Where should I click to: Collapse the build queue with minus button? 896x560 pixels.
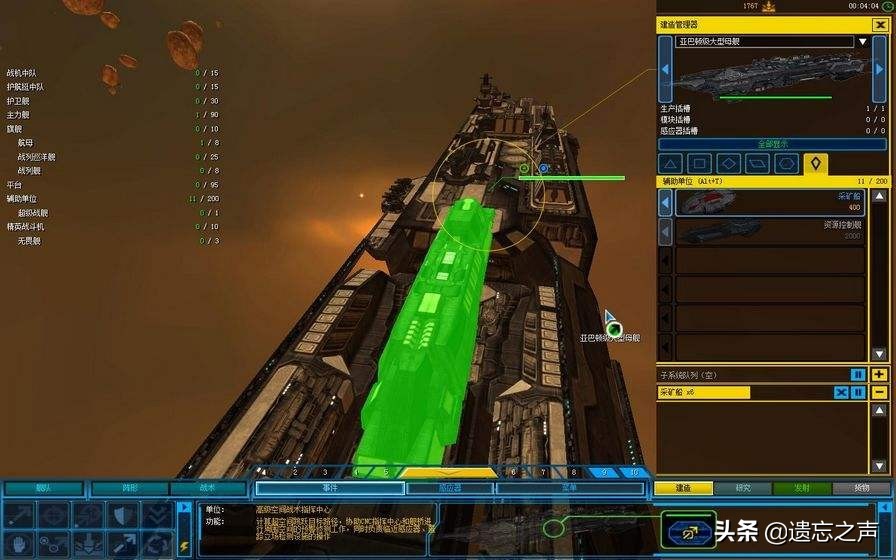(879, 393)
